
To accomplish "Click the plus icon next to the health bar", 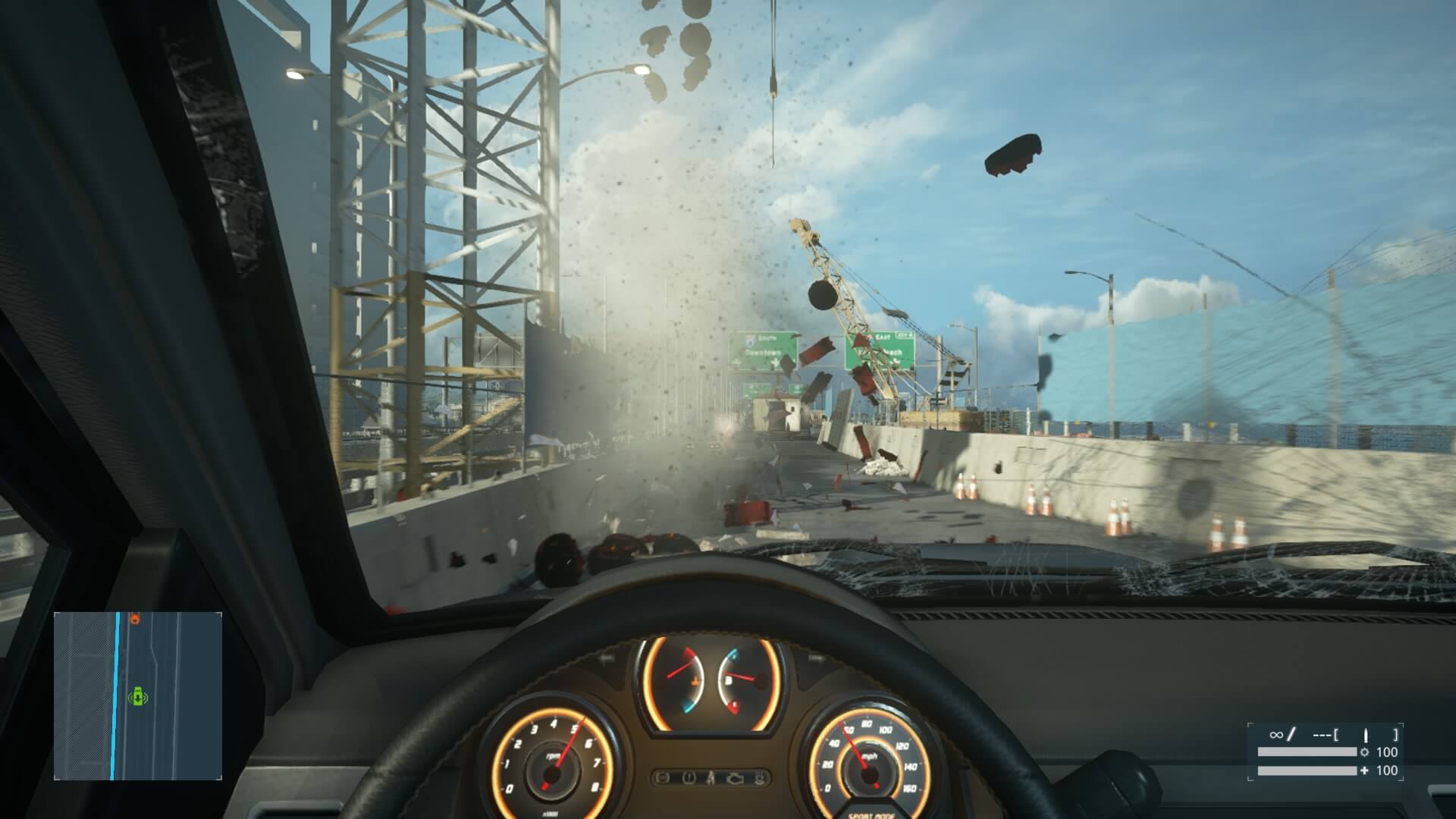I will [x=1364, y=770].
